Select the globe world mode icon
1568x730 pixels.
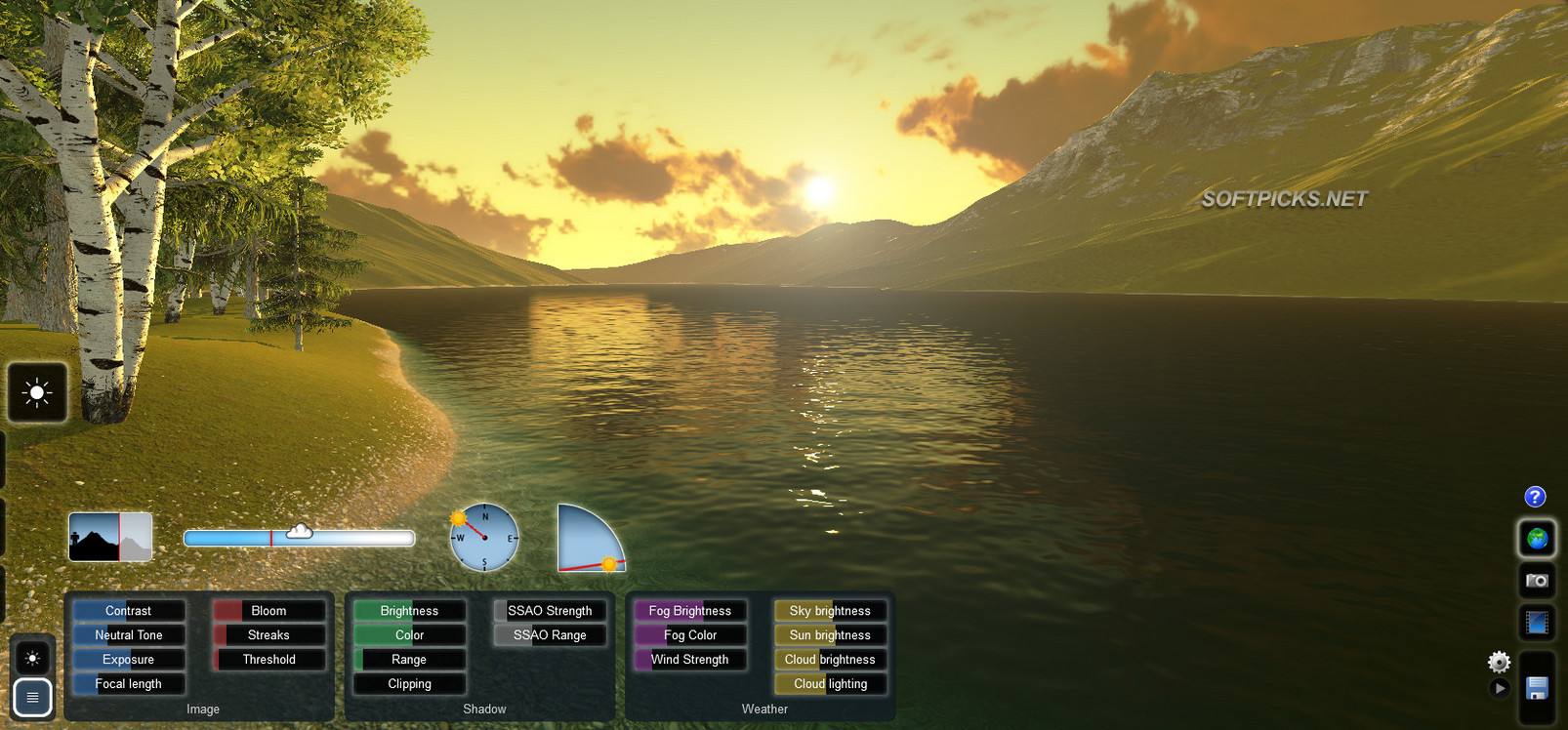click(1535, 538)
